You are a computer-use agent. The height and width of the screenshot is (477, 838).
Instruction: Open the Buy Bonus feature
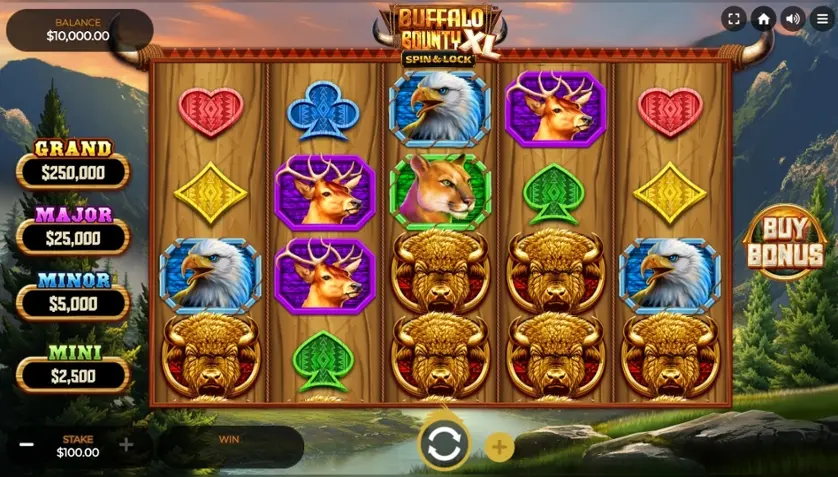pos(784,242)
